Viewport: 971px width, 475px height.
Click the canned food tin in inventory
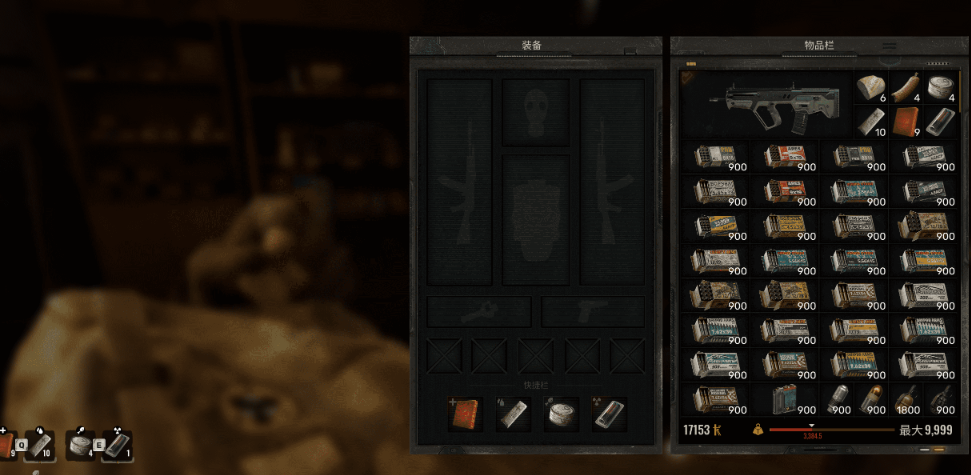click(x=940, y=88)
